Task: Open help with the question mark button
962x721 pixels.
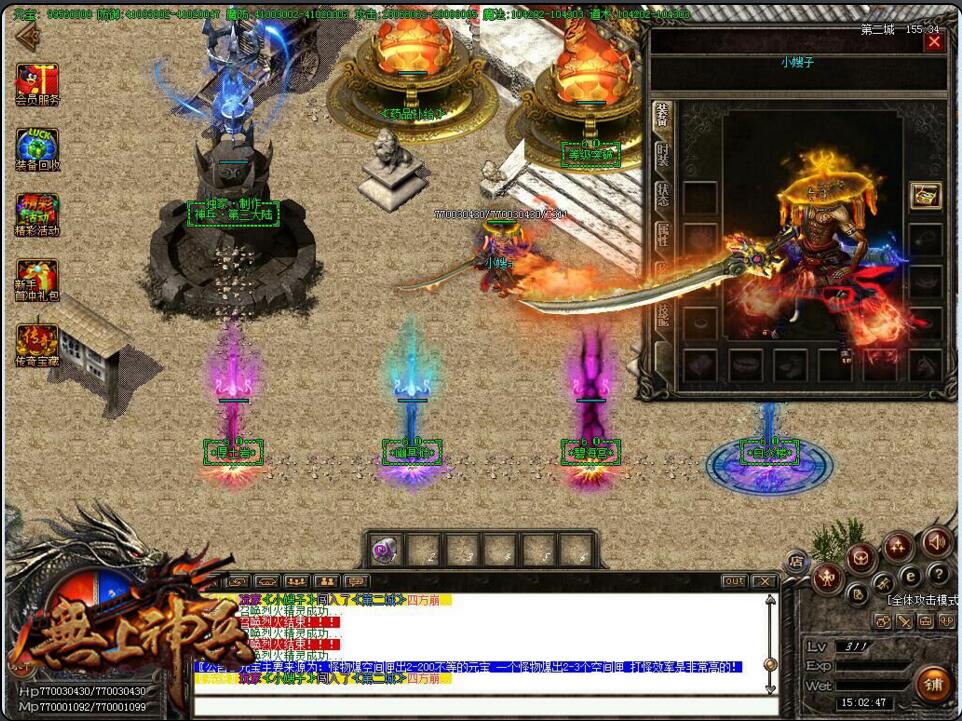Action: pyautogui.click(x=938, y=574)
